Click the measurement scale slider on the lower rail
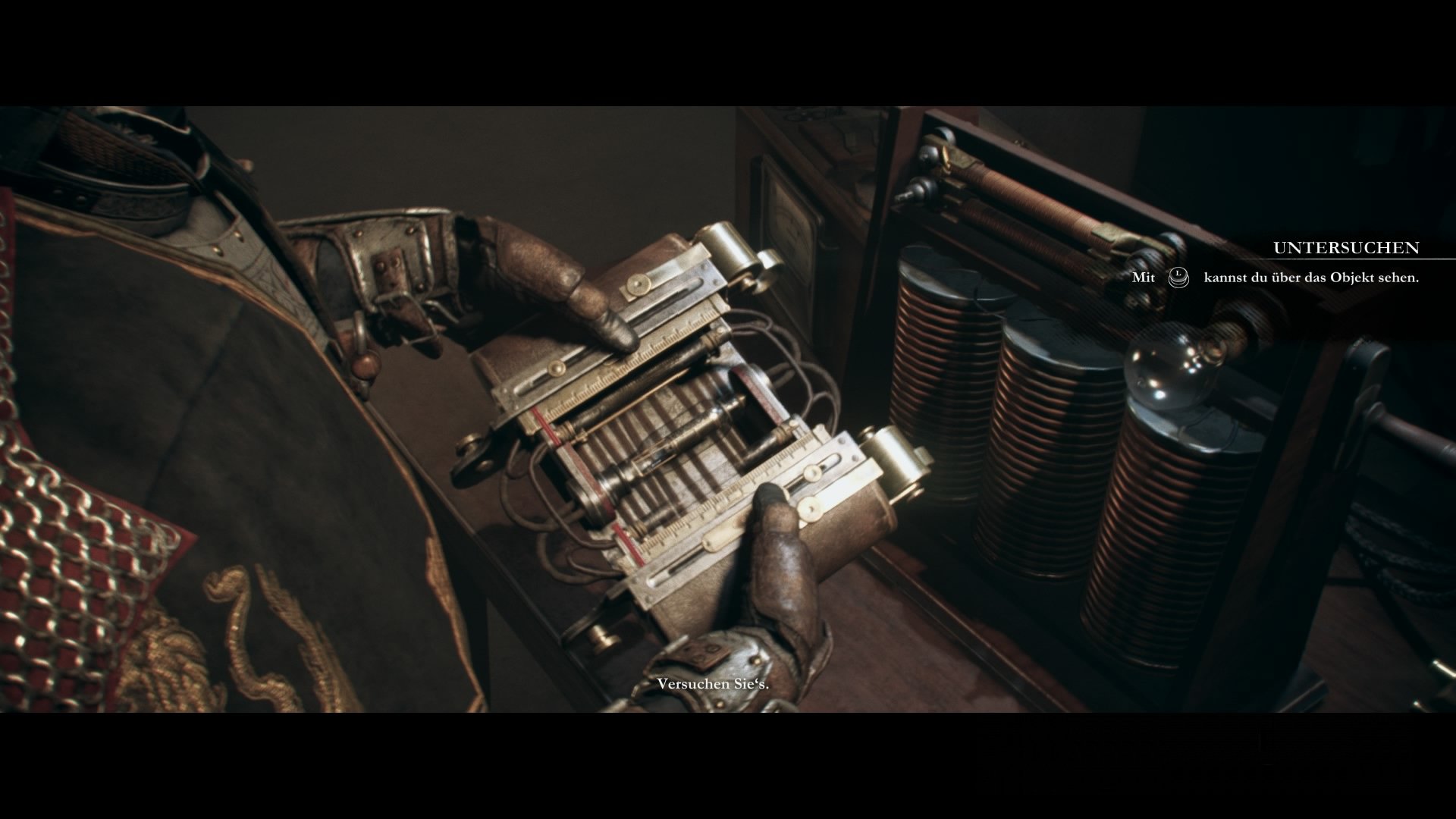The height and width of the screenshot is (819, 1456). 811,470
